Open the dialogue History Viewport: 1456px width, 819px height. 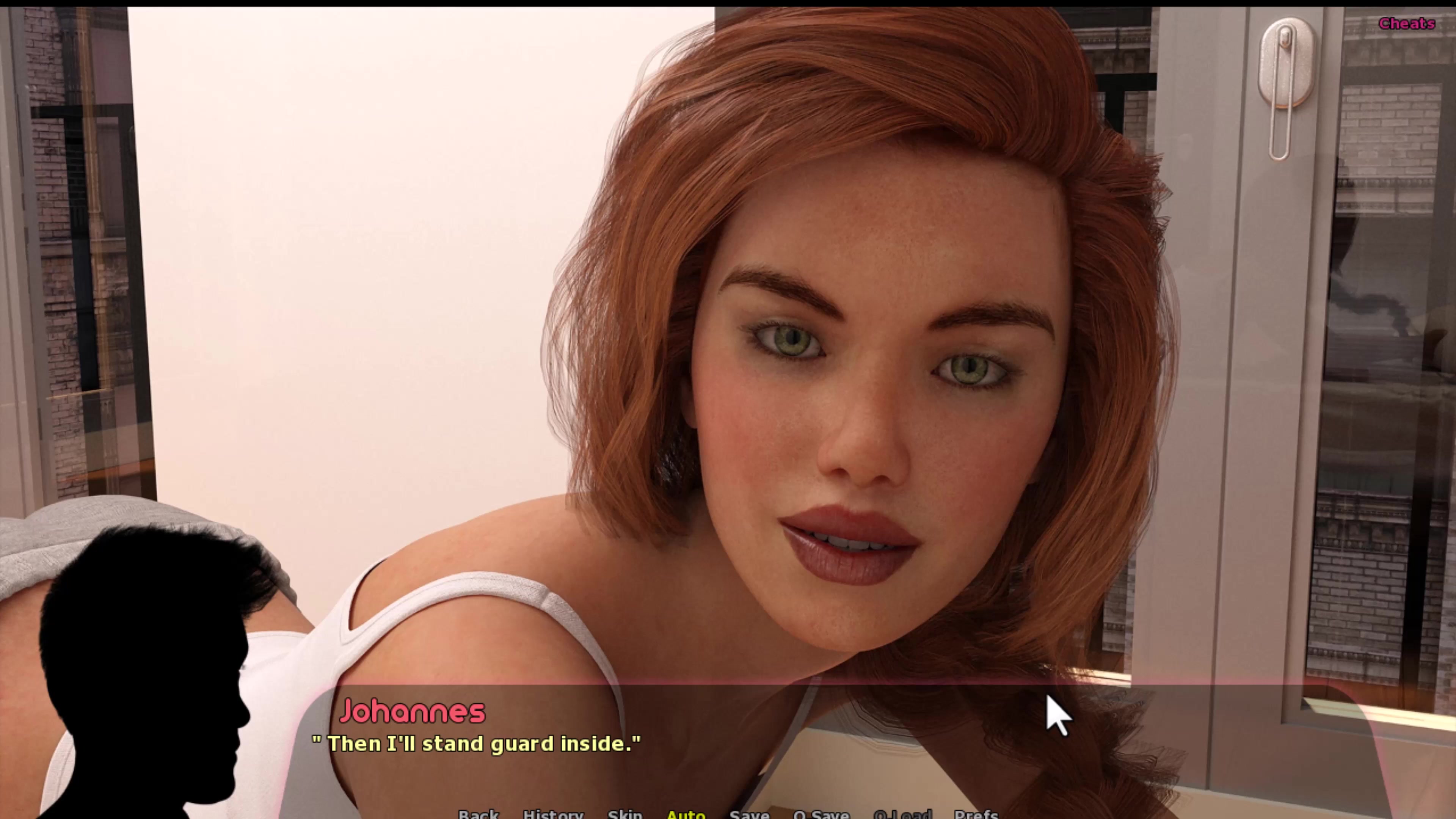pyautogui.click(x=553, y=814)
